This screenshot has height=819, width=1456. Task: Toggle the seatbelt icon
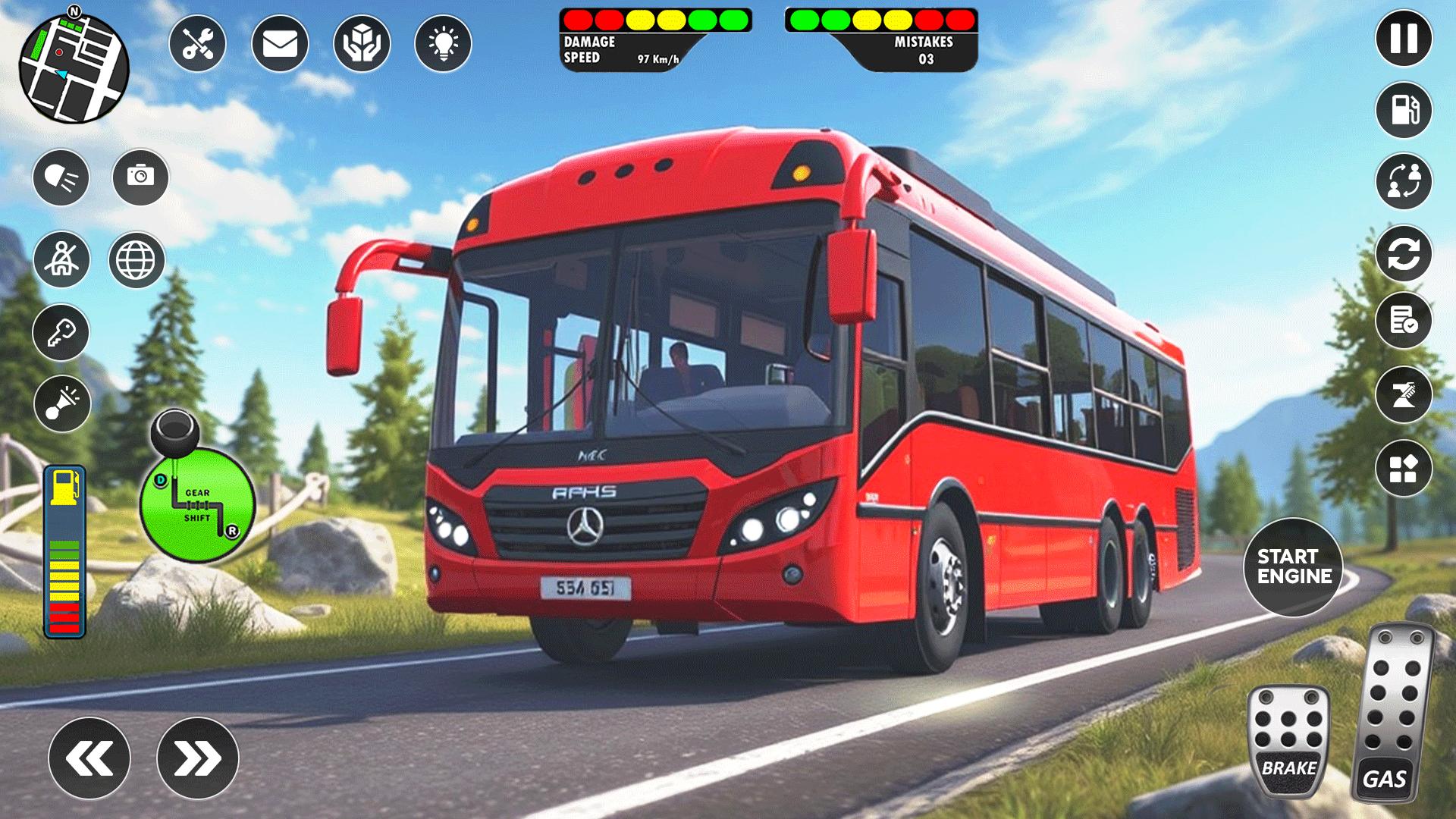coord(61,259)
